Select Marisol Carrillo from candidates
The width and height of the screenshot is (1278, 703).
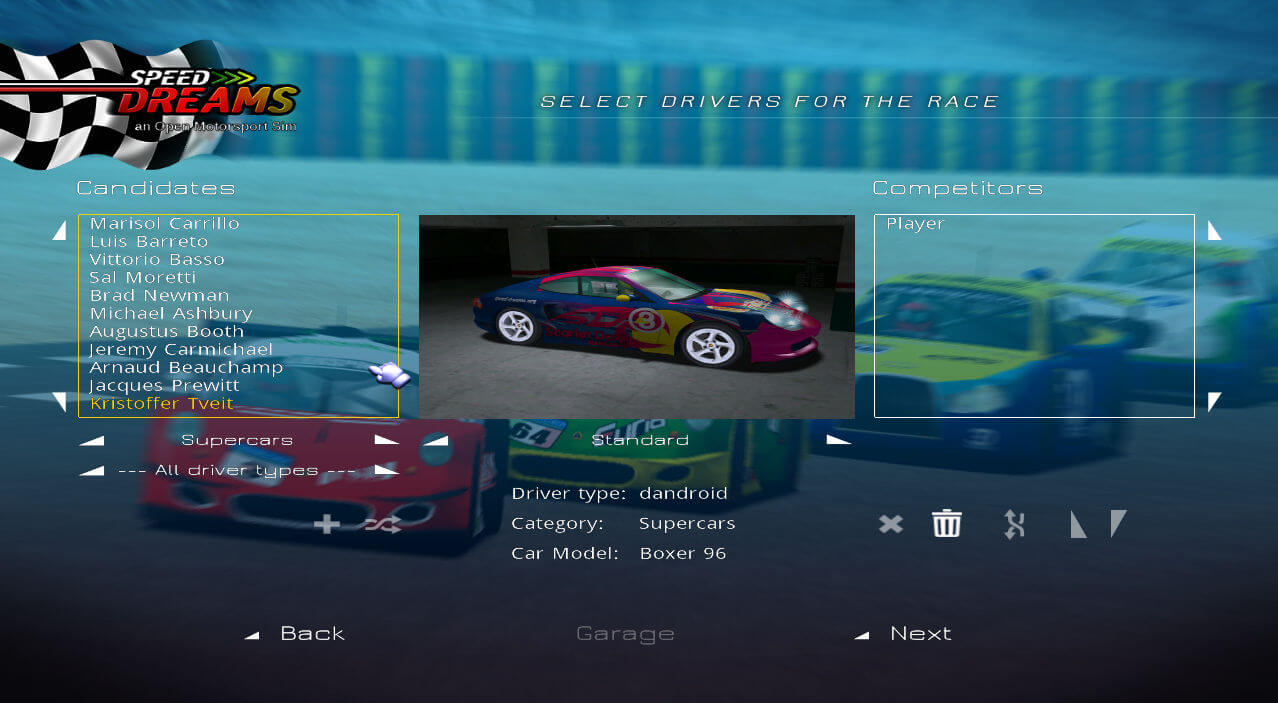pyautogui.click(x=165, y=224)
